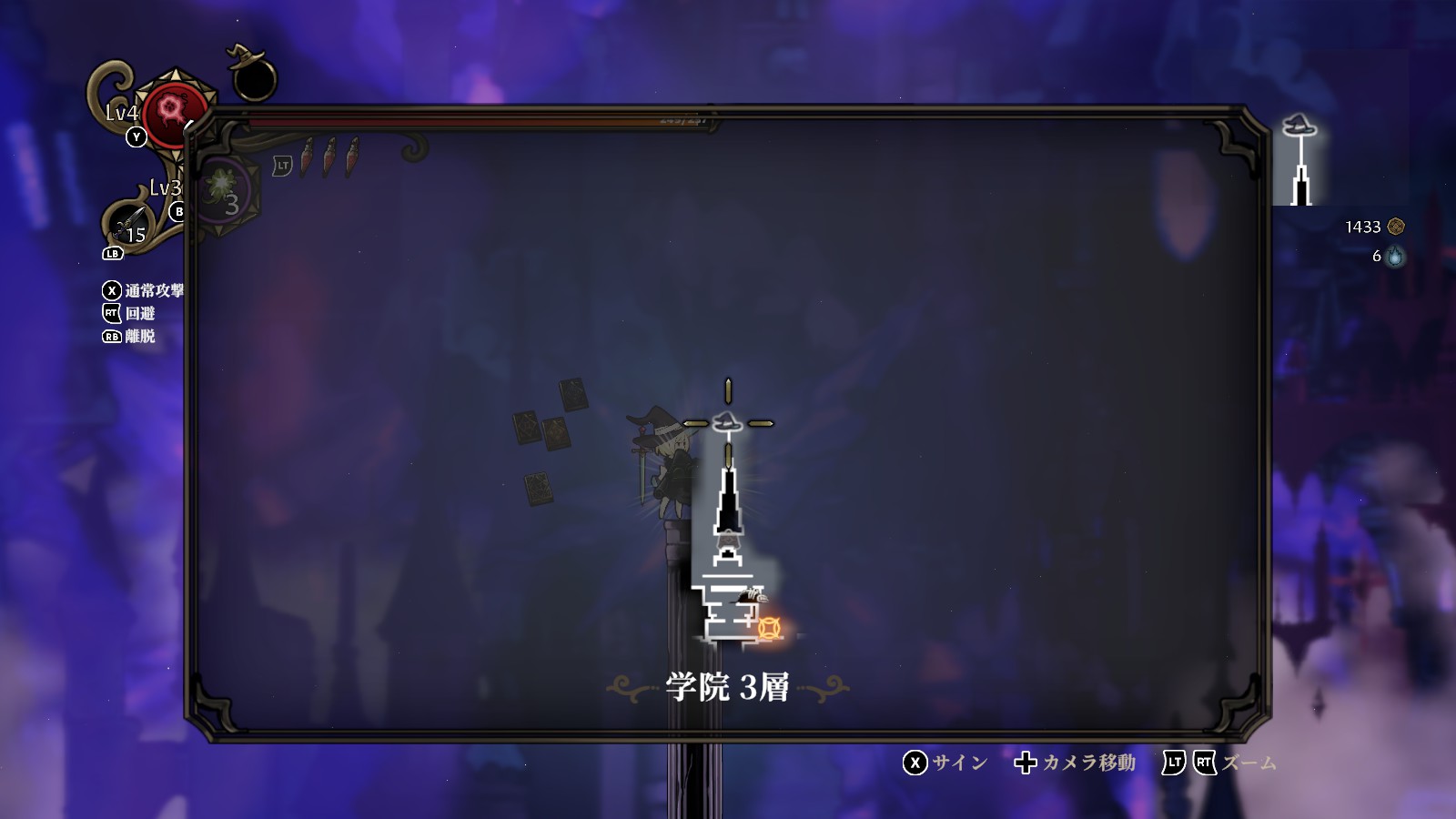Image resolution: width=1456 pixels, height=819 pixels.
Task: Click the glowing orange map marker
Action: point(770,628)
